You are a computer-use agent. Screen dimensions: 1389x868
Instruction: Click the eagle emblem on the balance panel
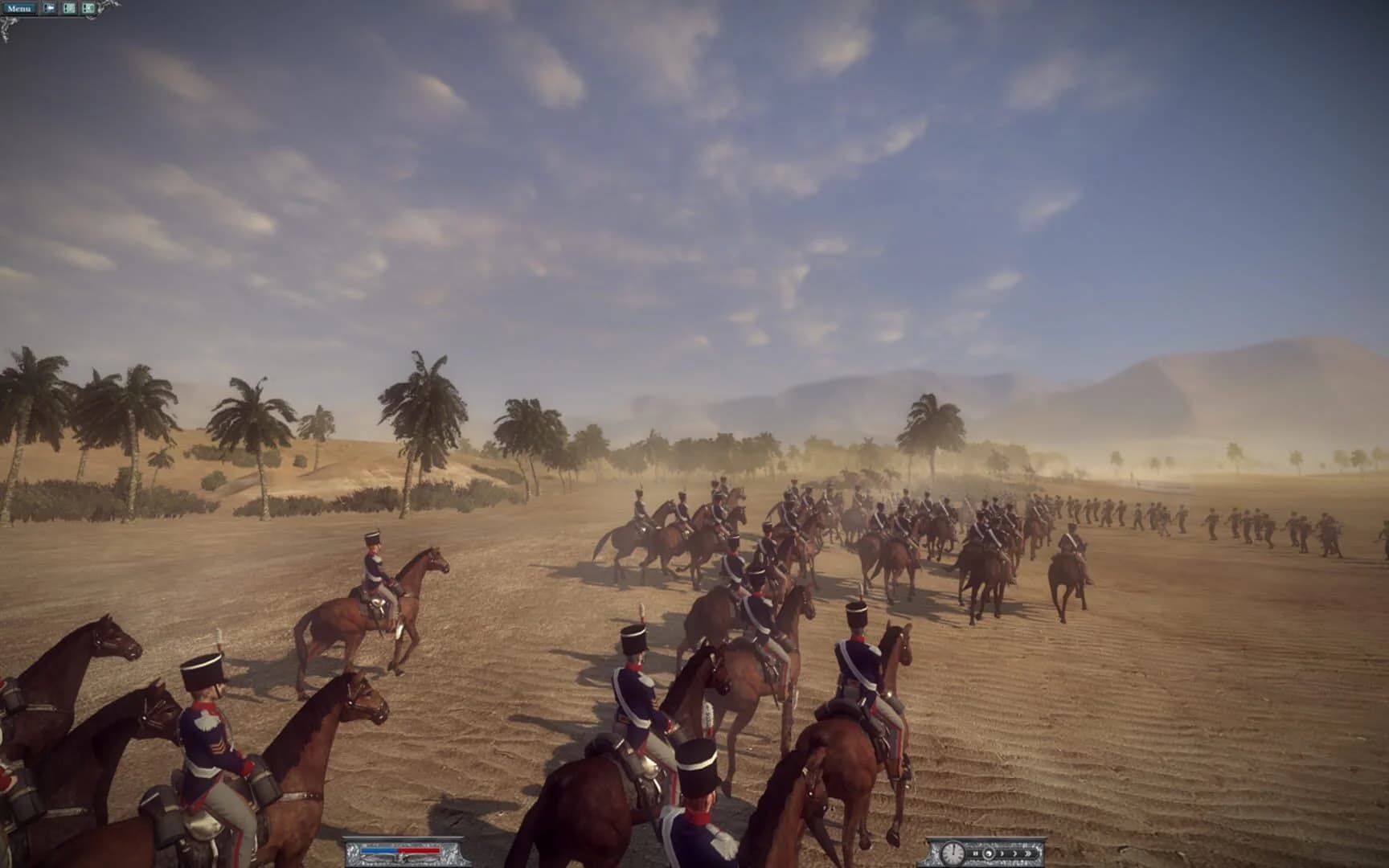402,858
